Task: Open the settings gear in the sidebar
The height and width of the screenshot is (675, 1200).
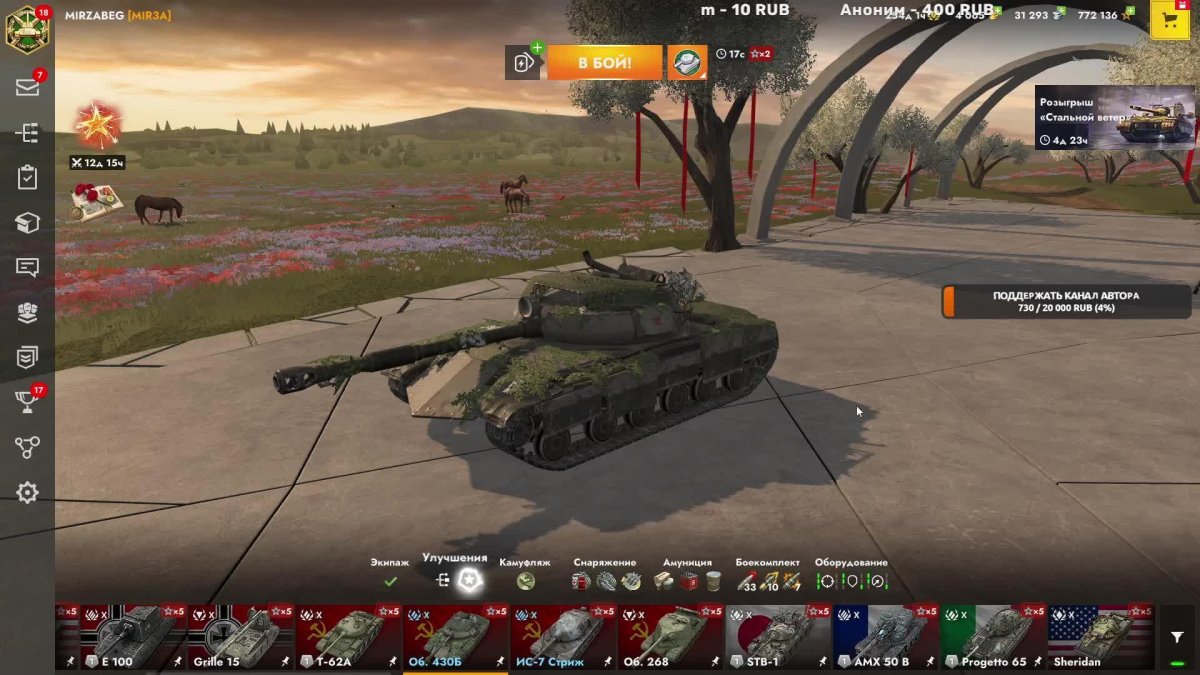Action: coord(27,492)
